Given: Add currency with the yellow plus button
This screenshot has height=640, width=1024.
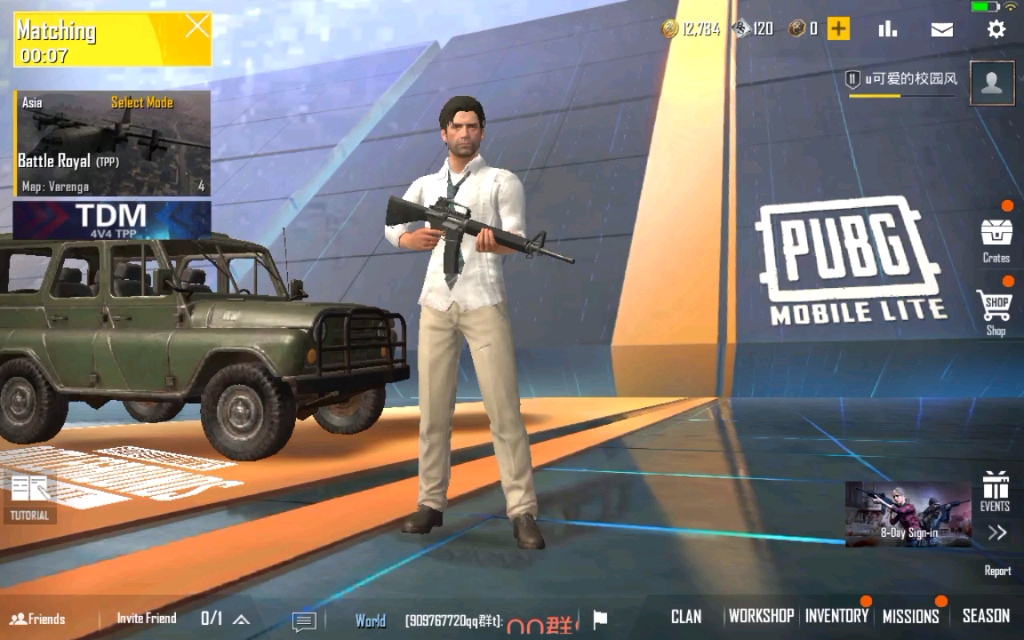Looking at the screenshot, I should (838, 29).
